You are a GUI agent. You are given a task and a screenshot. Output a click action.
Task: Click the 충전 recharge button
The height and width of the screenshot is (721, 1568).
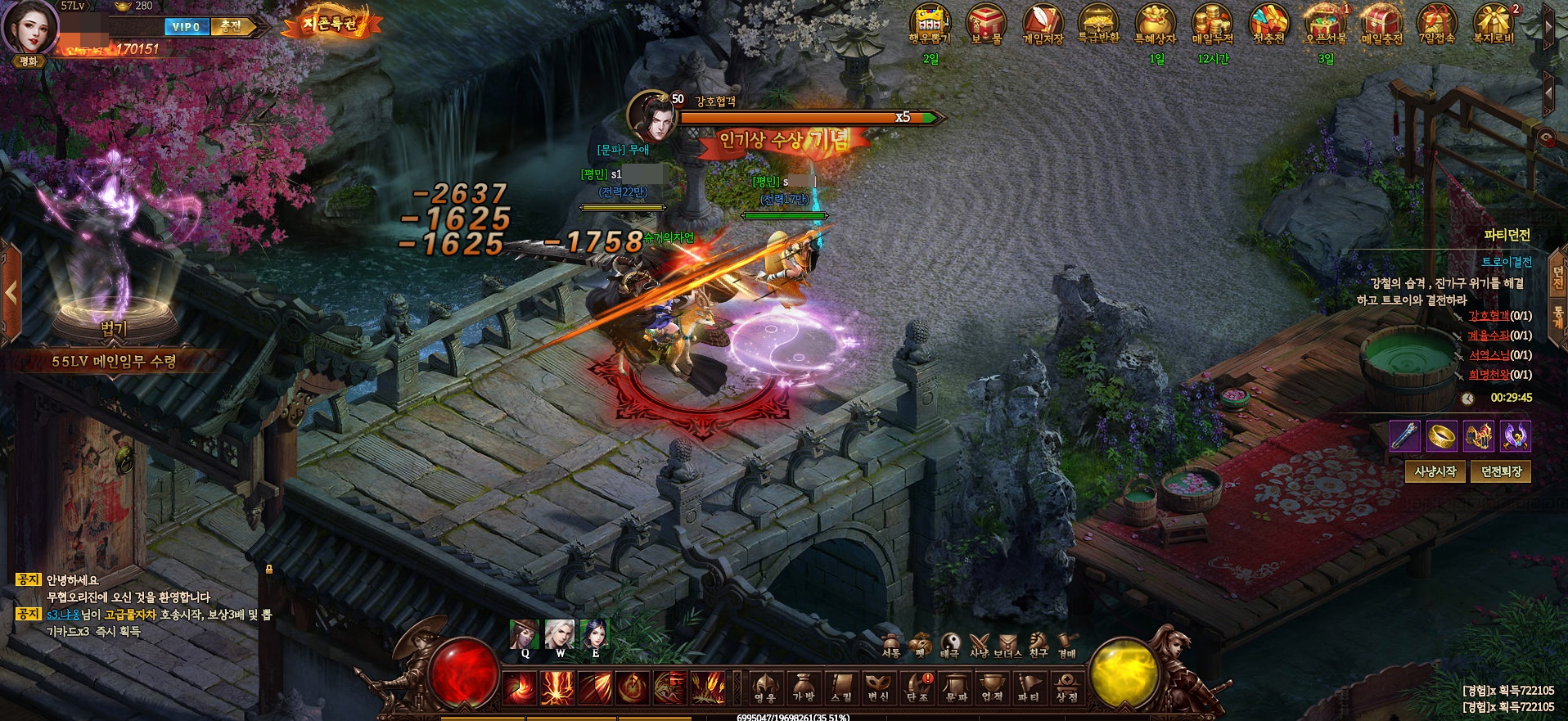231,26
